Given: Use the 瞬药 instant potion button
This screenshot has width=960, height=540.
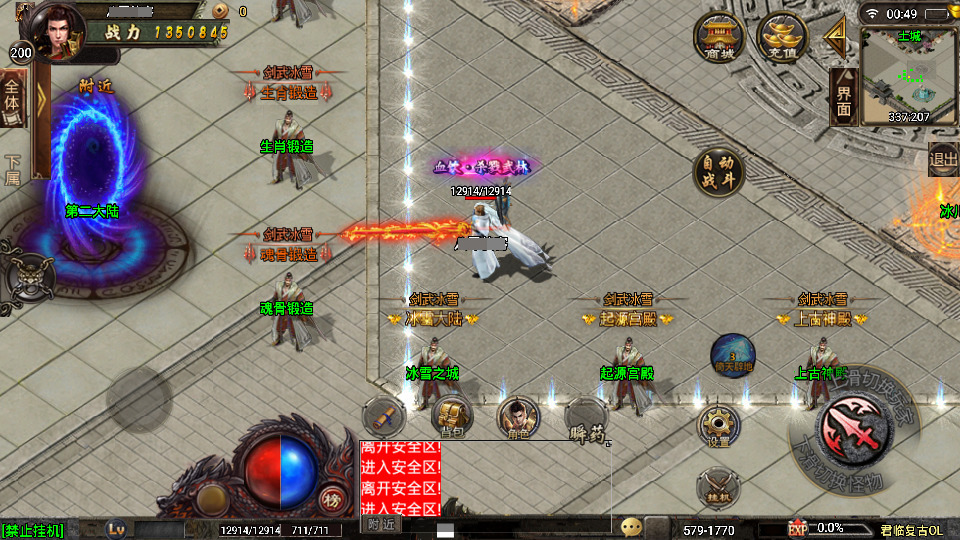Looking at the screenshot, I should (x=586, y=419).
